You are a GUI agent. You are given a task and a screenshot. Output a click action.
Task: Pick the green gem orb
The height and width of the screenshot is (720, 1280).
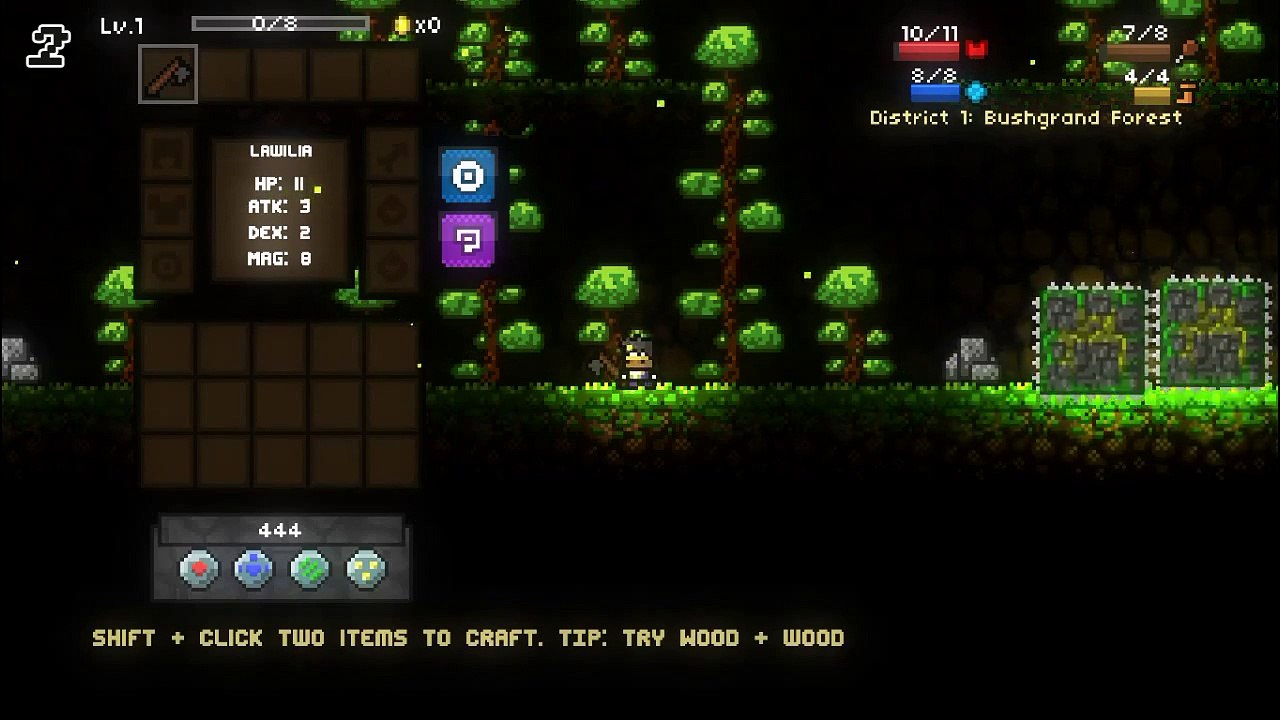(309, 569)
